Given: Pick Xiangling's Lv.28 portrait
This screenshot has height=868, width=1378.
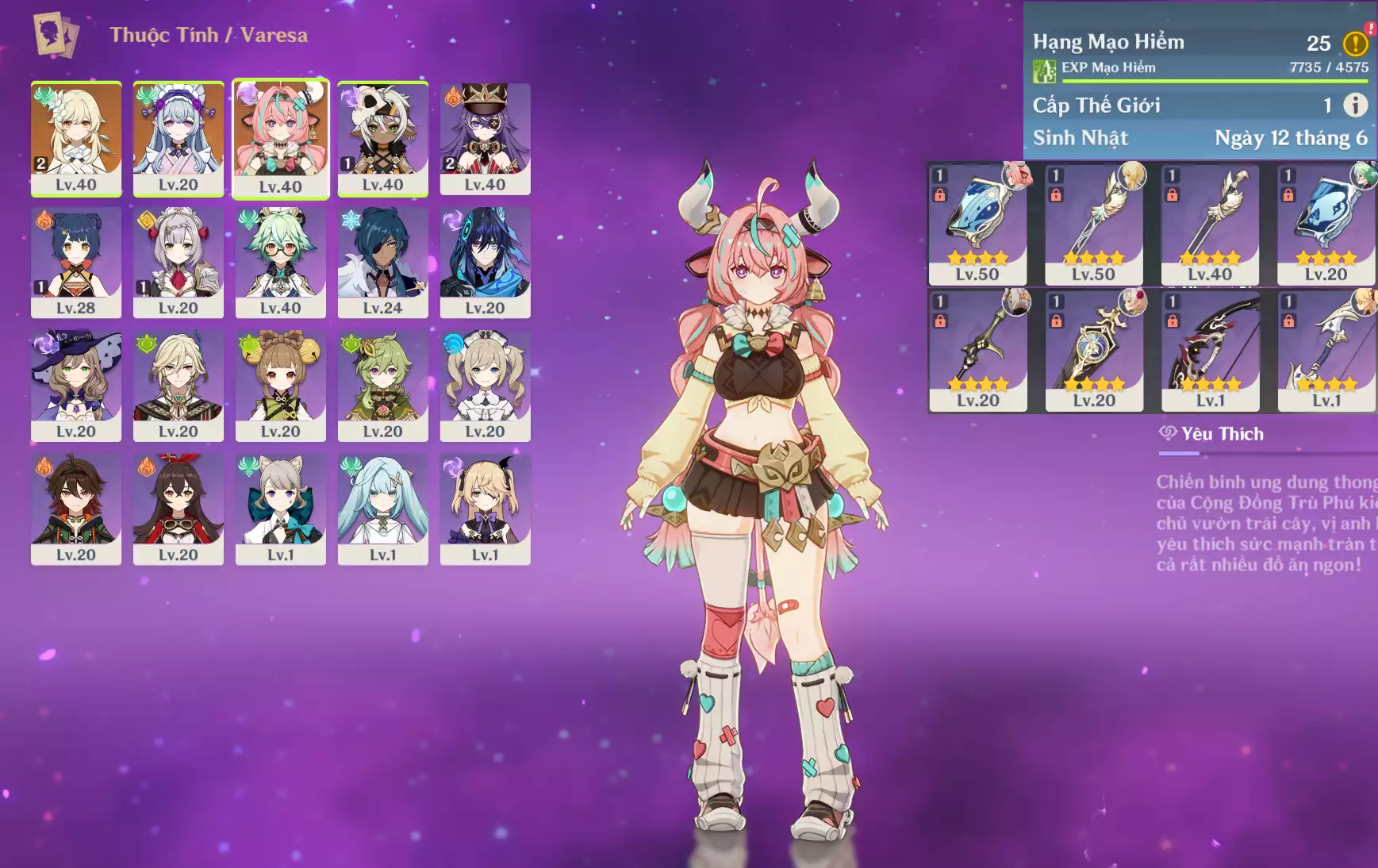Looking at the screenshot, I should pyautogui.click(x=76, y=260).
